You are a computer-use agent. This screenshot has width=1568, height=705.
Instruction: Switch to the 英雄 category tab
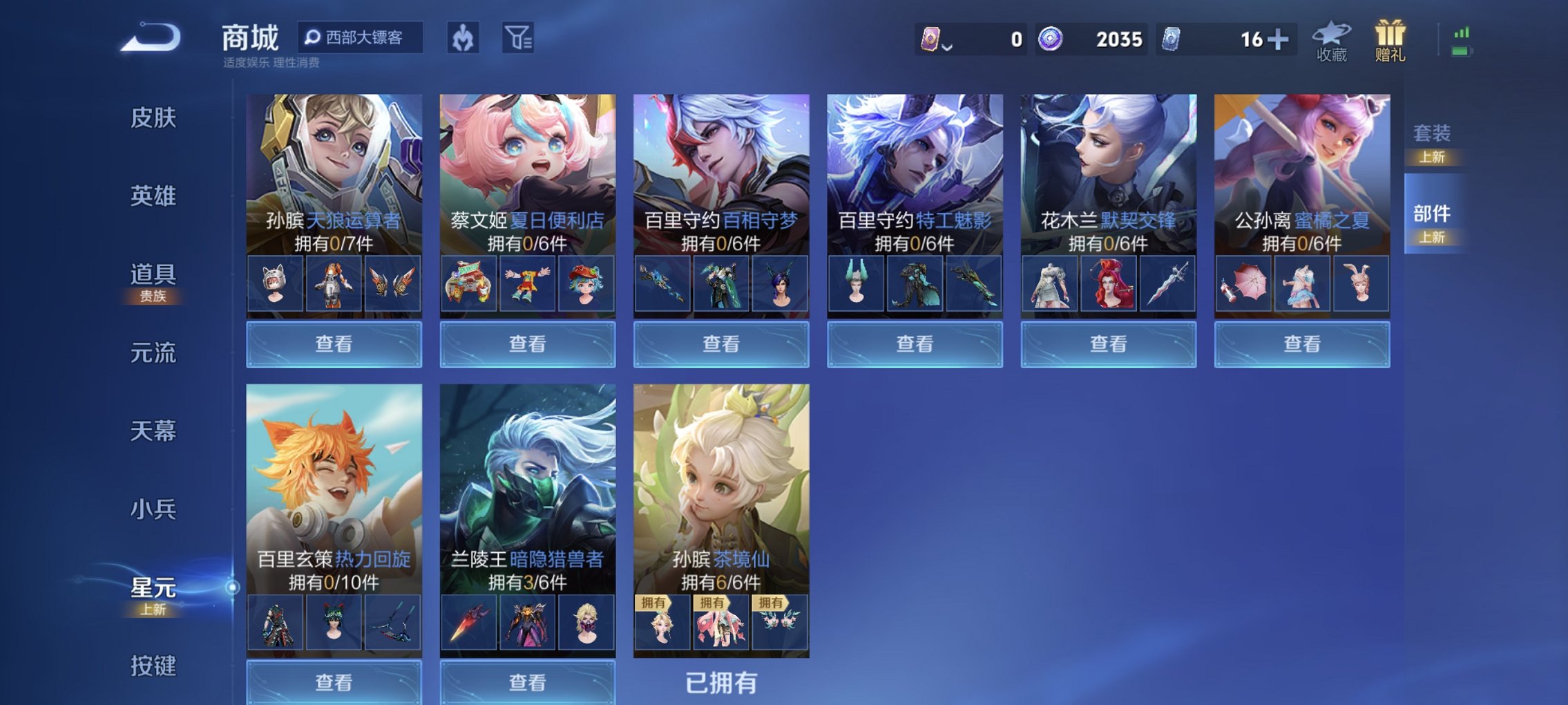tap(153, 196)
